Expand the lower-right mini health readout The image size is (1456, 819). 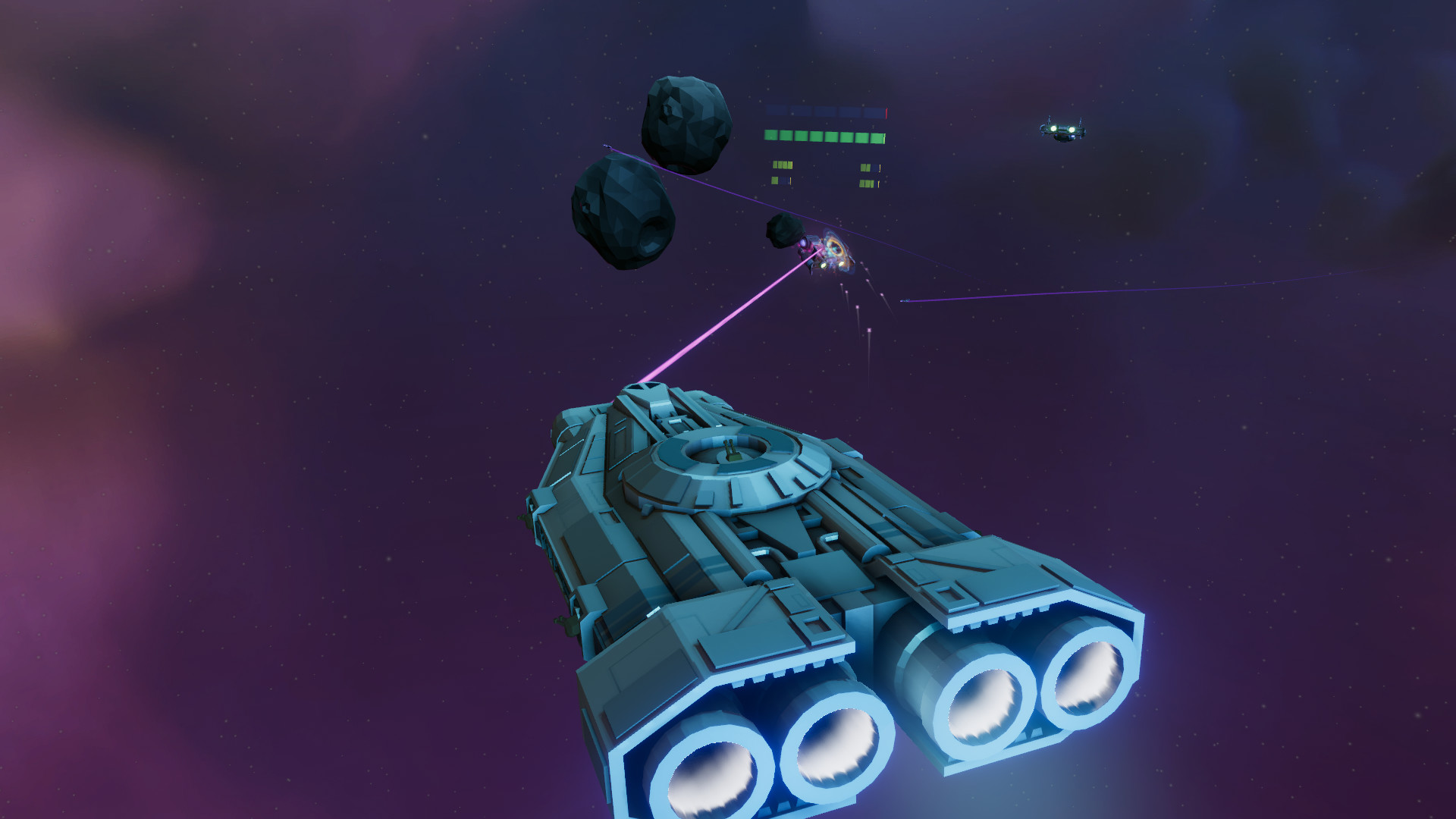click(x=869, y=183)
